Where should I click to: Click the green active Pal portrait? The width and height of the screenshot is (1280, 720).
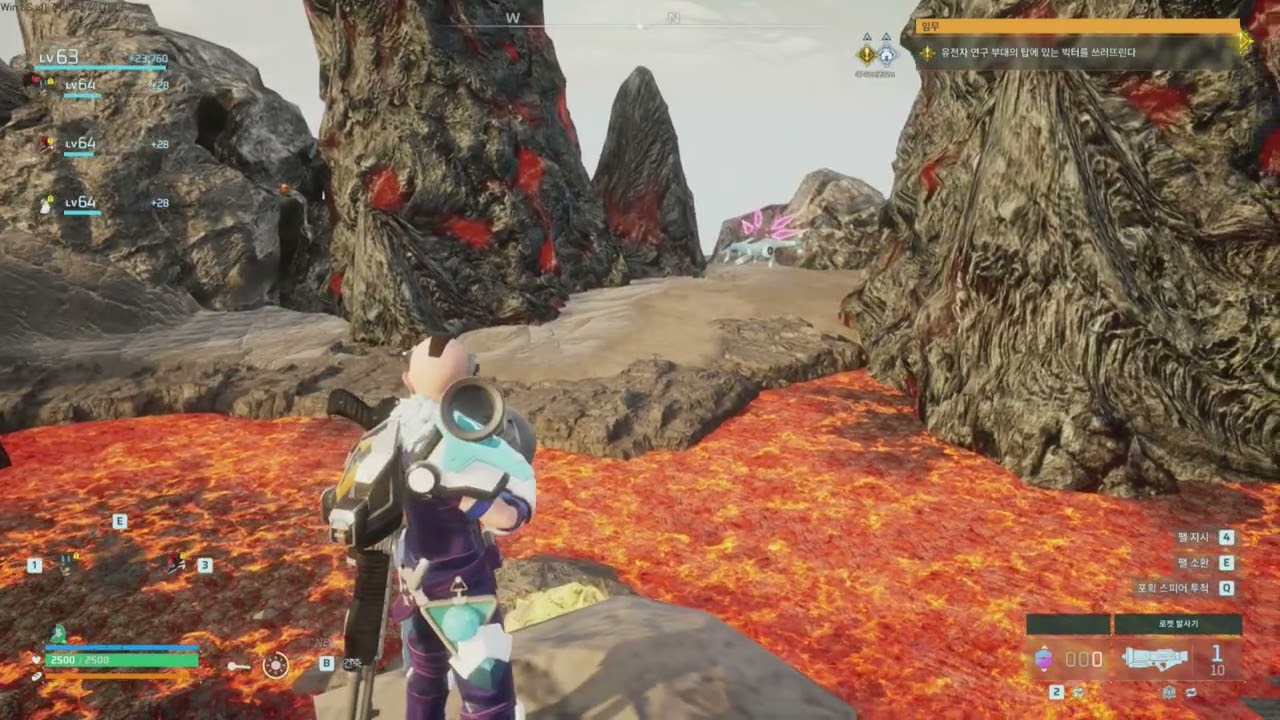coord(58,634)
